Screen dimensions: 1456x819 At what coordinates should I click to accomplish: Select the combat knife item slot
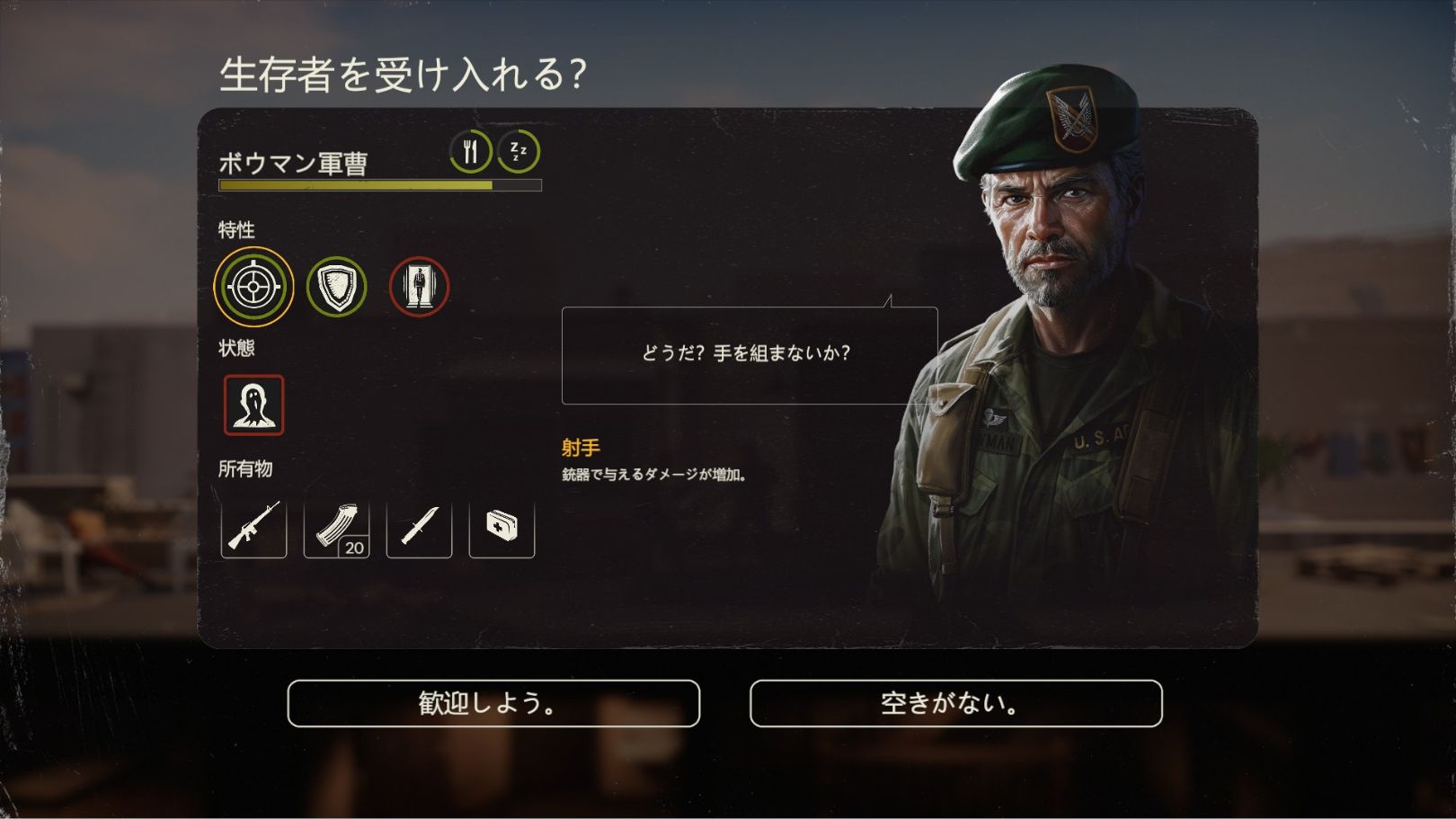pos(419,526)
